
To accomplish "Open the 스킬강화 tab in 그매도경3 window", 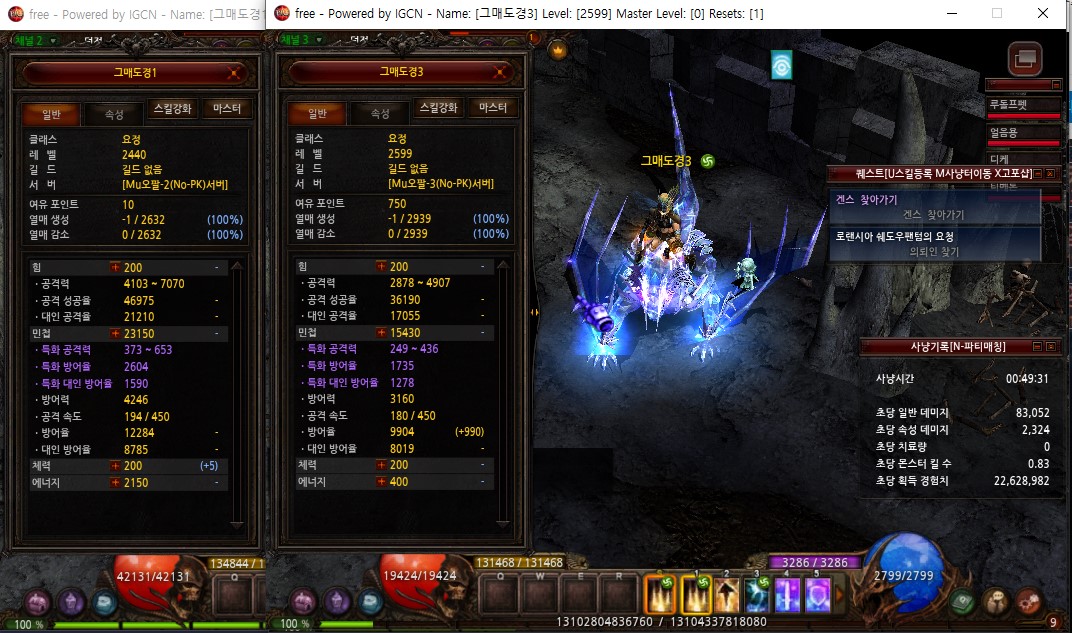I will 438,109.
